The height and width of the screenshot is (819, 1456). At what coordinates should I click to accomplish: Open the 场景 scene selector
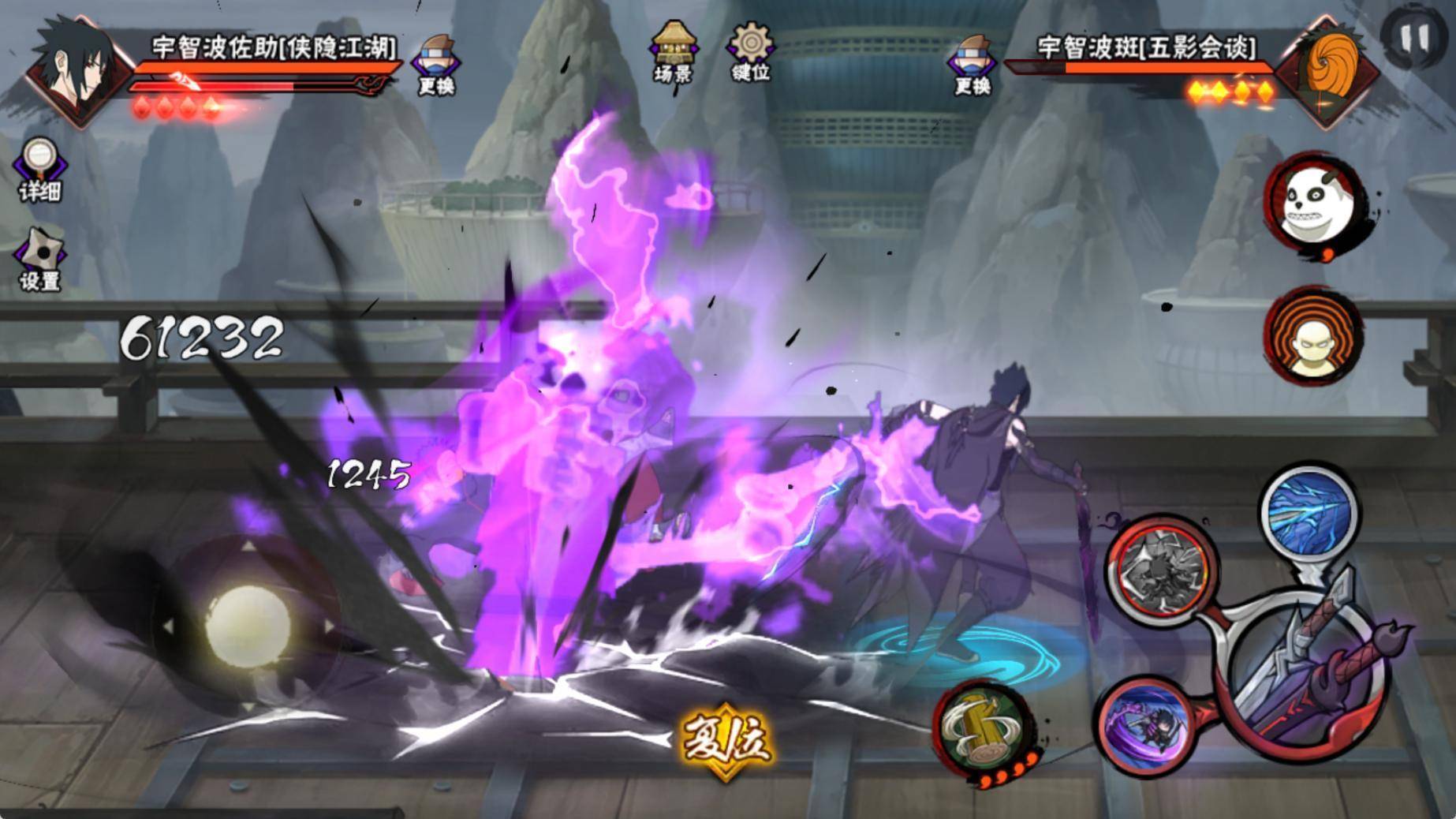point(673,52)
